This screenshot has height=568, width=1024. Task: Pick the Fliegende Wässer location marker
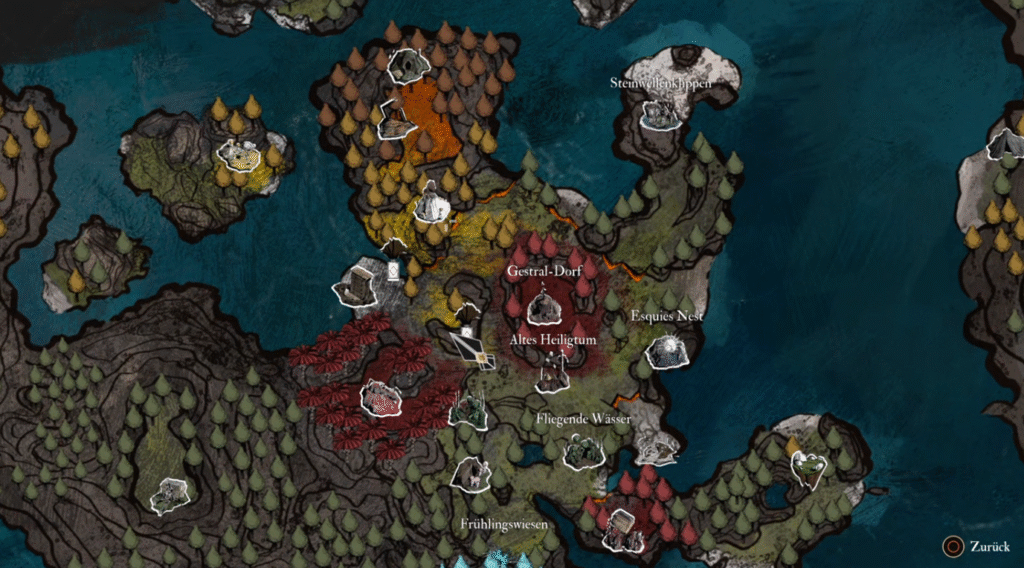click(581, 452)
